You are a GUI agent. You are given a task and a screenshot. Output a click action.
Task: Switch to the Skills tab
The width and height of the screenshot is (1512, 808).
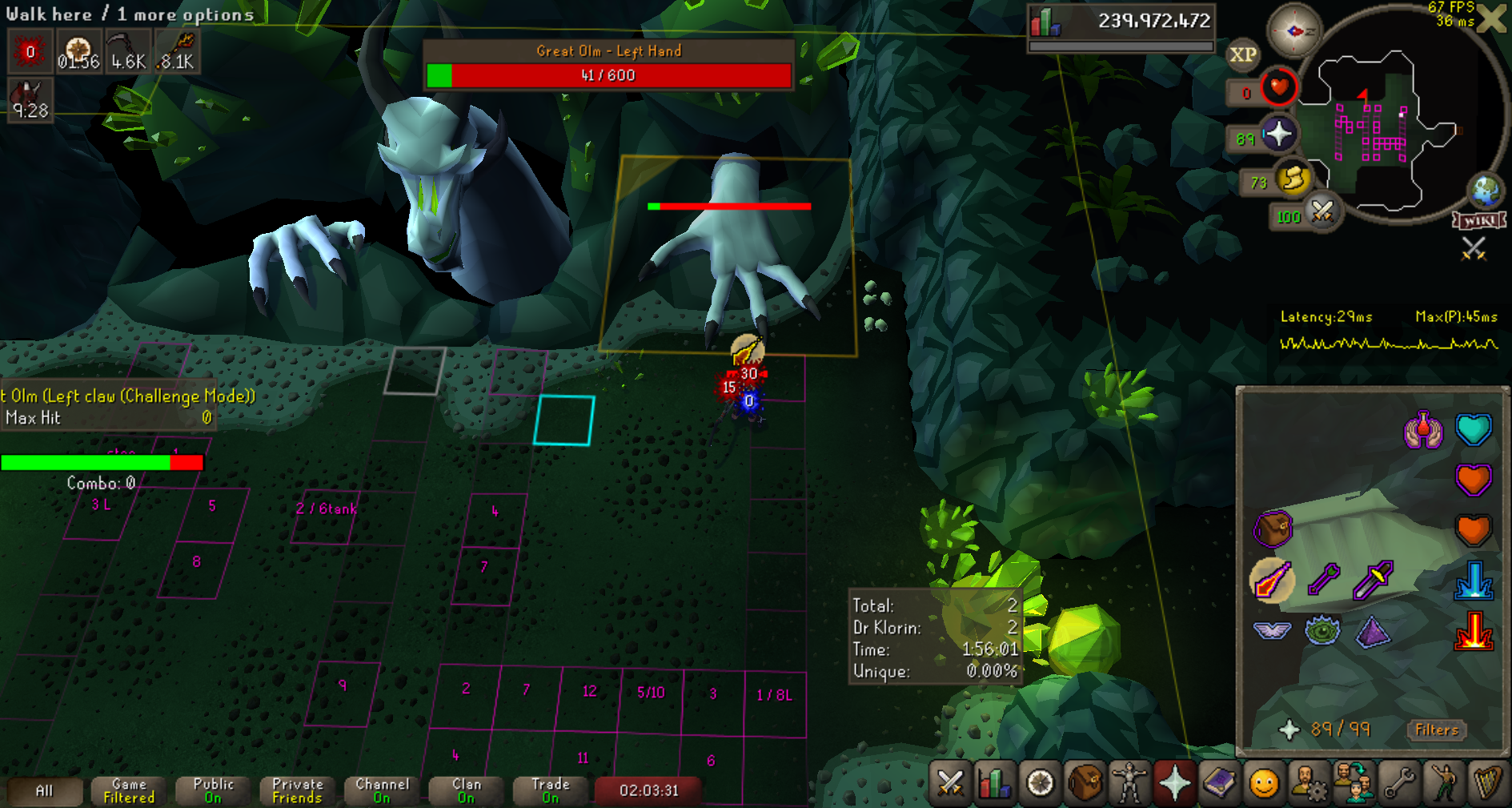coord(995,782)
